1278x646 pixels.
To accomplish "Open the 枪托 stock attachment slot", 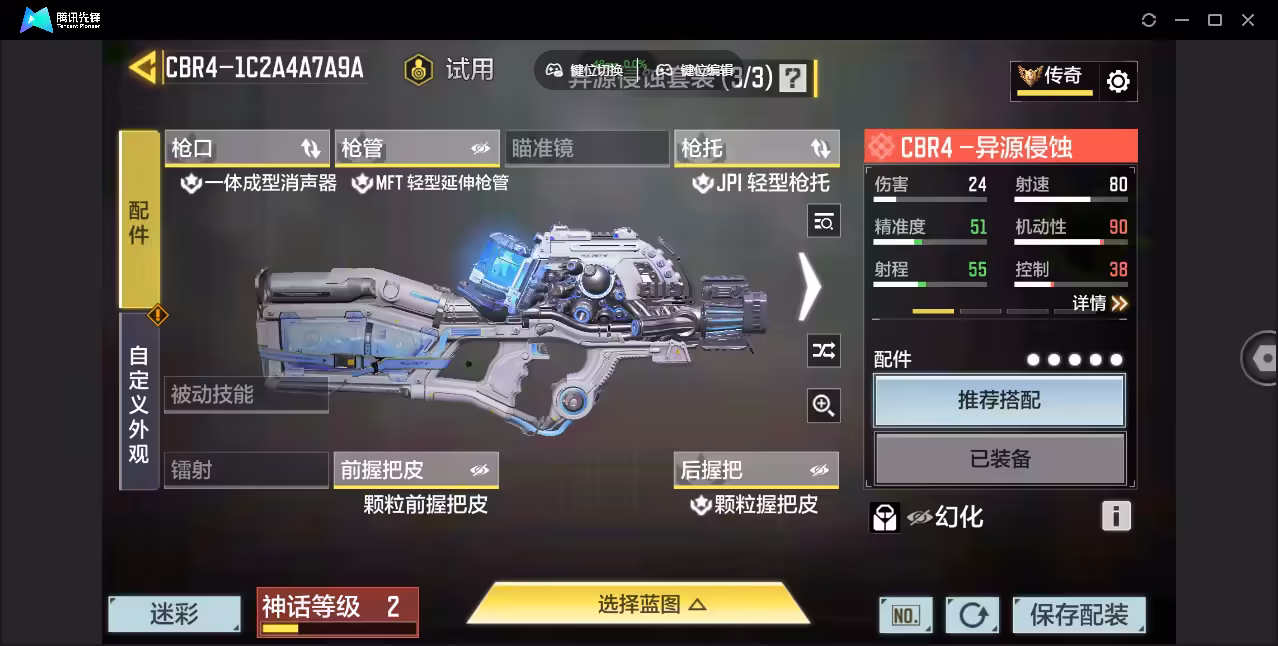I will pyautogui.click(x=756, y=148).
